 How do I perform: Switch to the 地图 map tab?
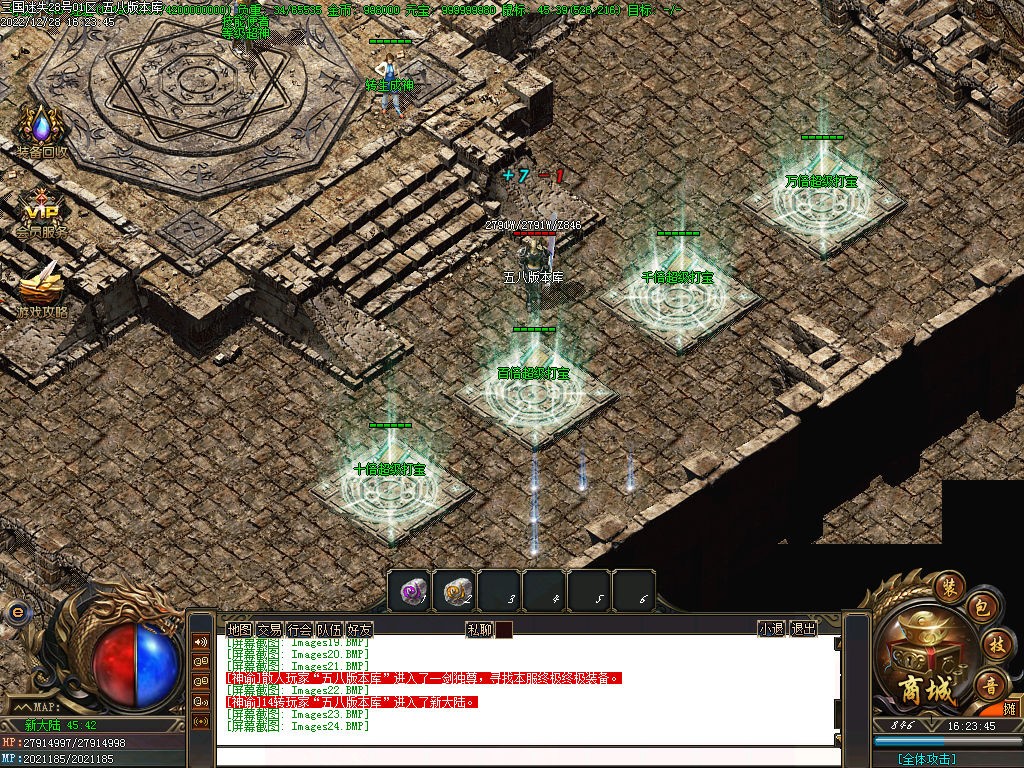coord(239,630)
